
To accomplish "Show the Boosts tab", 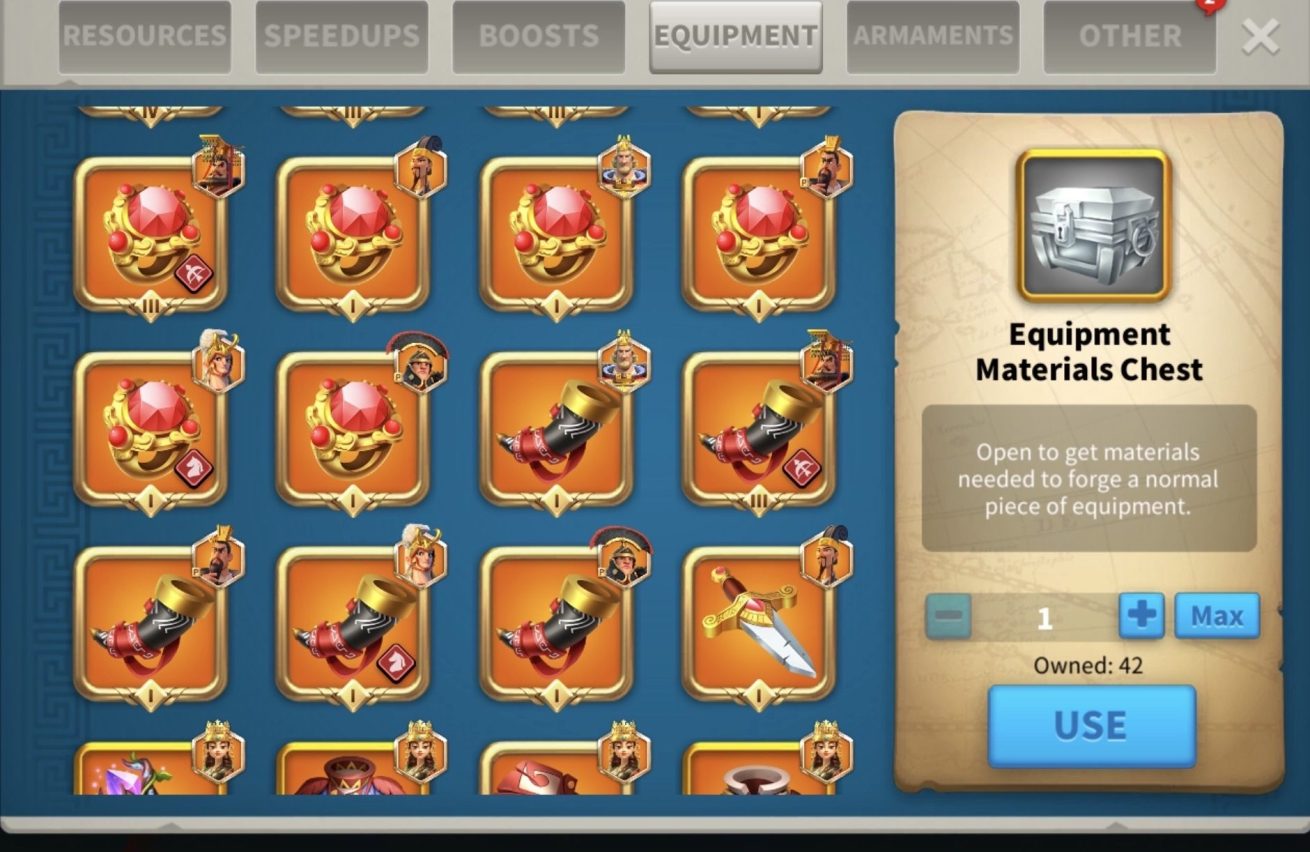I will (x=539, y=37).
